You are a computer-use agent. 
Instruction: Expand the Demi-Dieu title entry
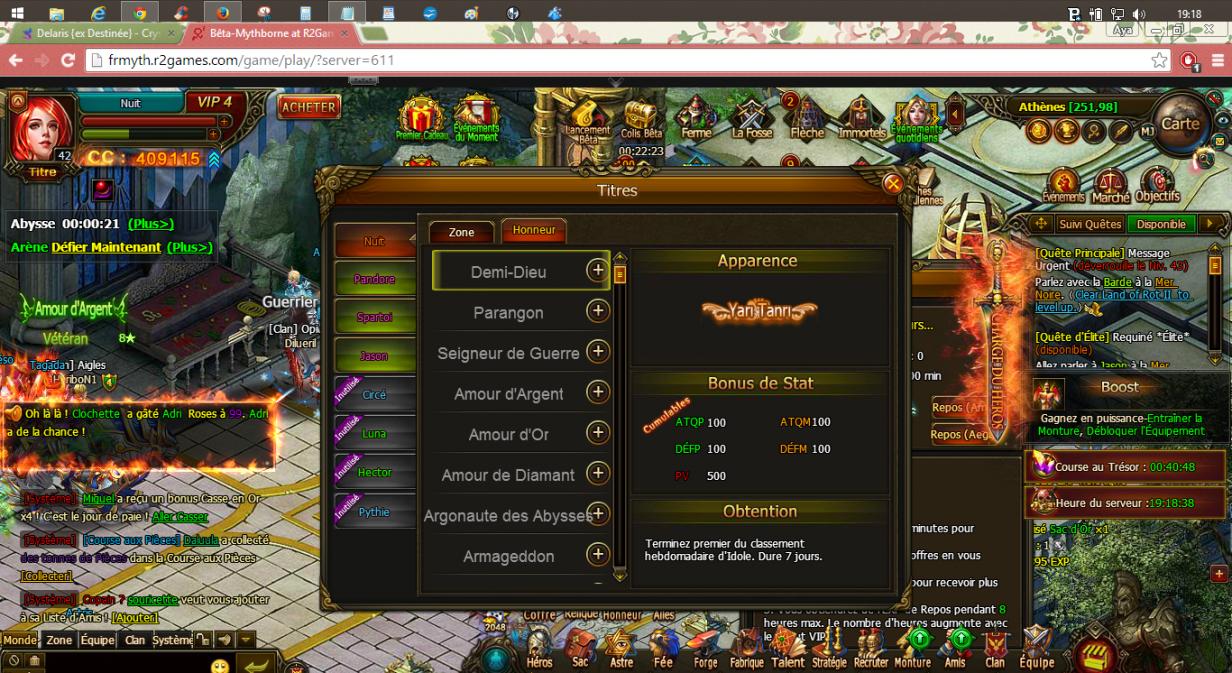tap(597, 270)
